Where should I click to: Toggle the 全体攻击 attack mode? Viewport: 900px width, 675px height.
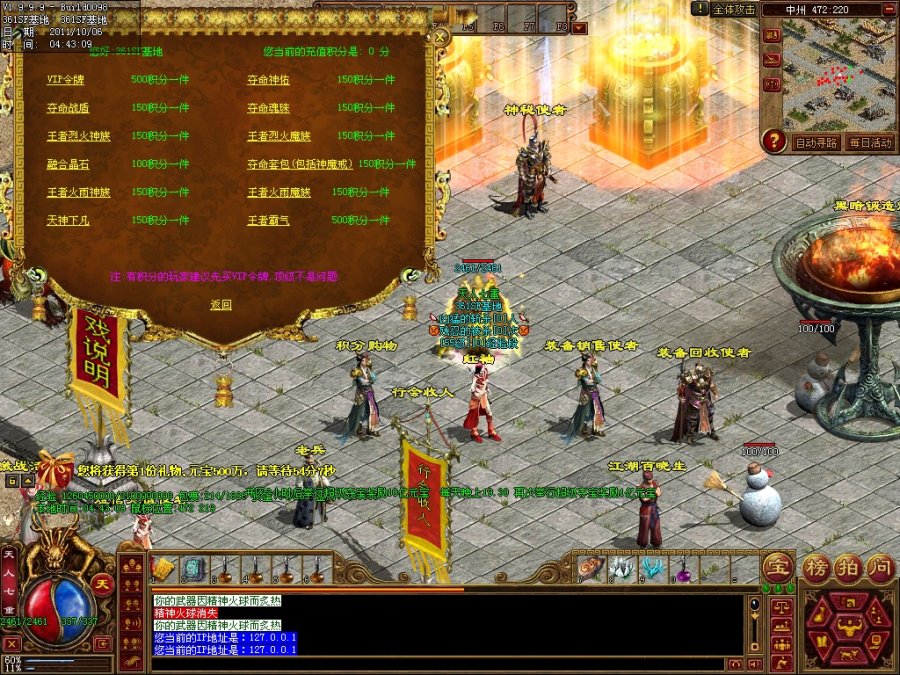[x=733, y=10]
